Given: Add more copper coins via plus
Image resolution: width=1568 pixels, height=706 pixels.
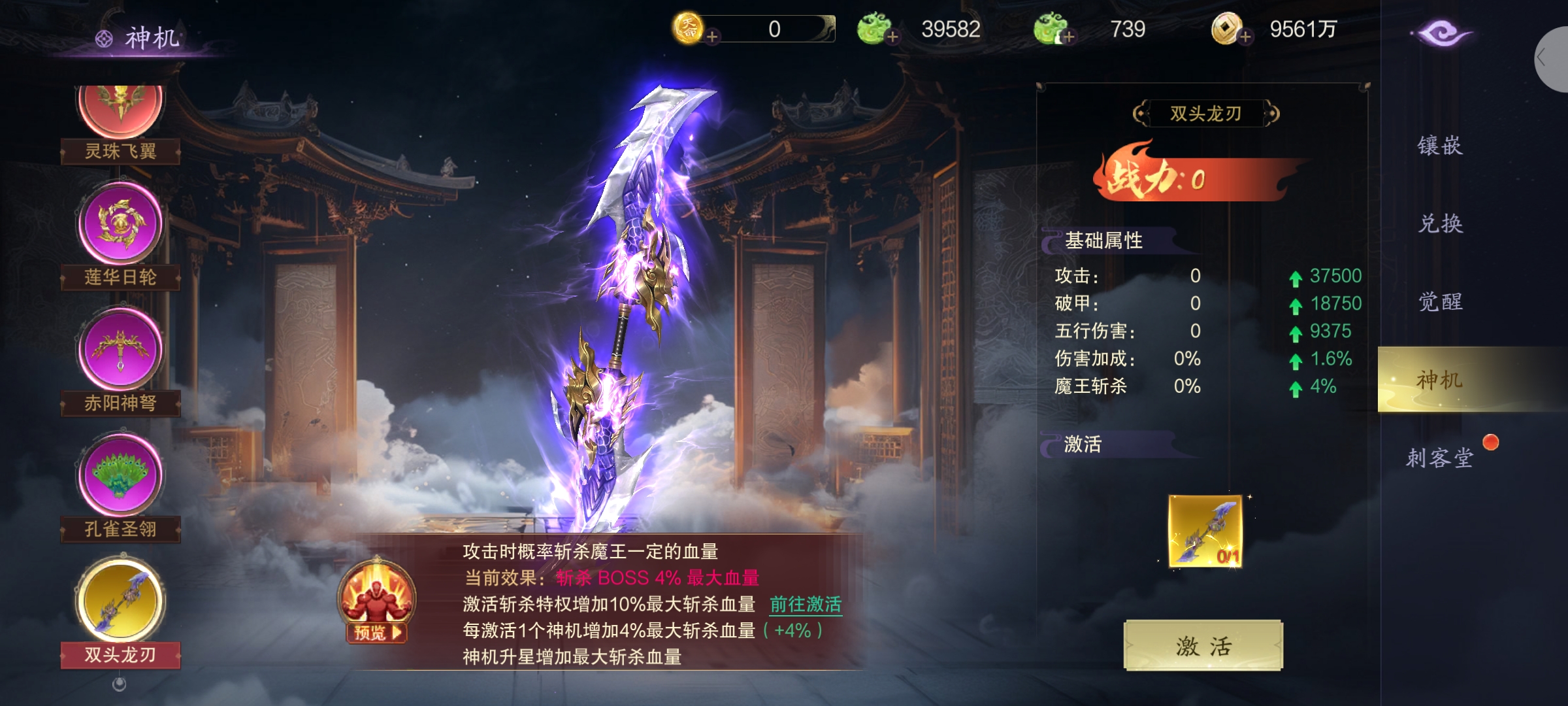Looking at the screenshot, I should click(1245, 37).
